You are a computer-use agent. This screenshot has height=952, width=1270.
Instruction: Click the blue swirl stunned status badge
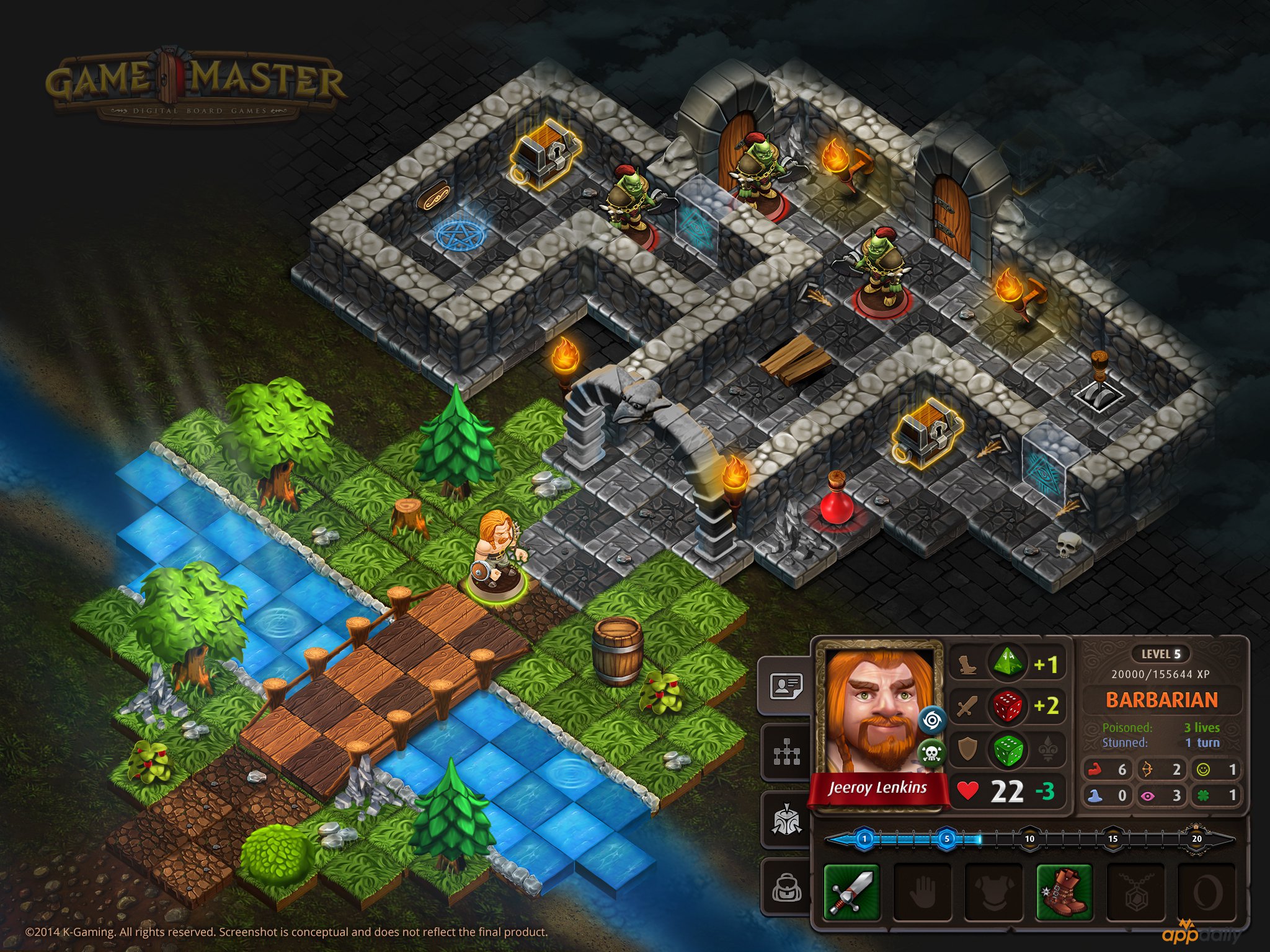tap(931, 720)
